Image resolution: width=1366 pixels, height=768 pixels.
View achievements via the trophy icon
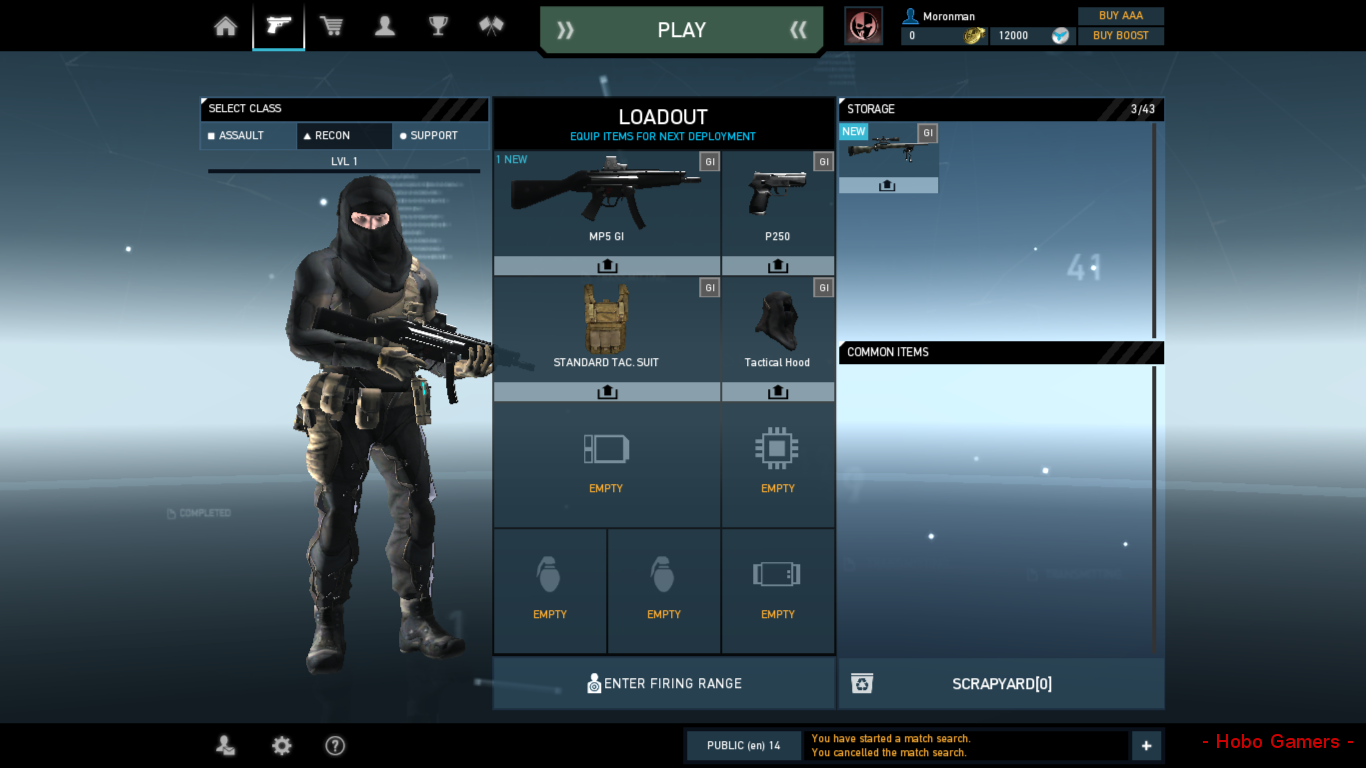point(437,26)
